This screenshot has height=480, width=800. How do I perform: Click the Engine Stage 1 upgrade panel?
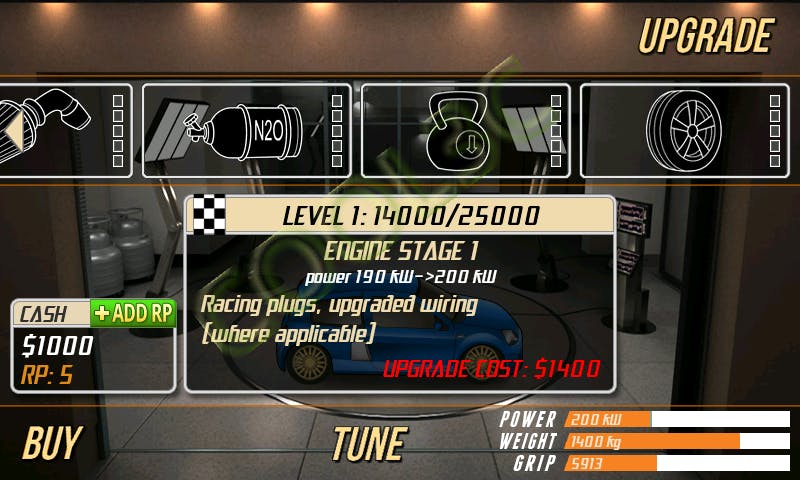399,292
